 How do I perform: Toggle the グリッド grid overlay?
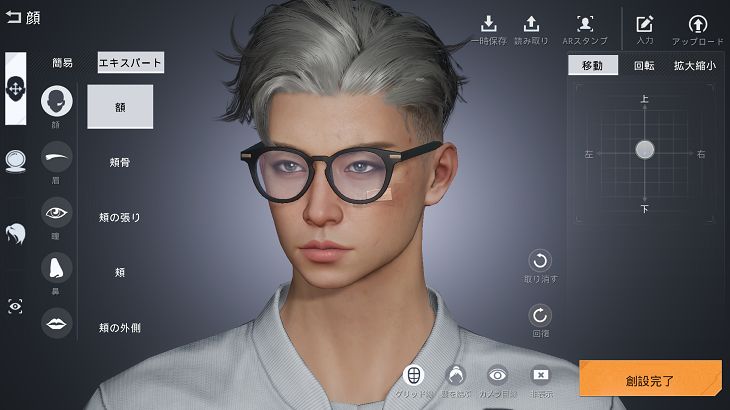412,375
